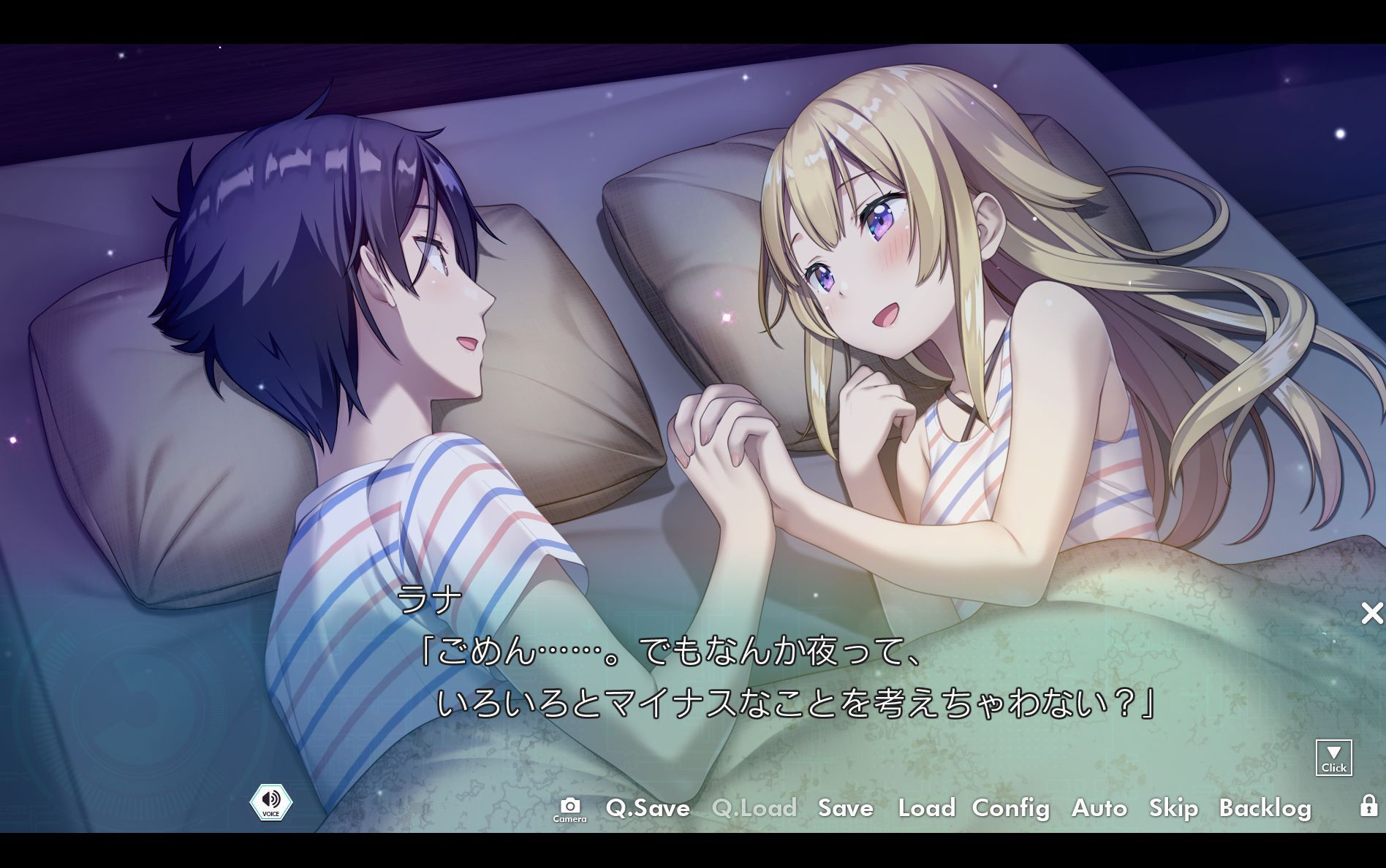Open the Load screen

[926, 809]
